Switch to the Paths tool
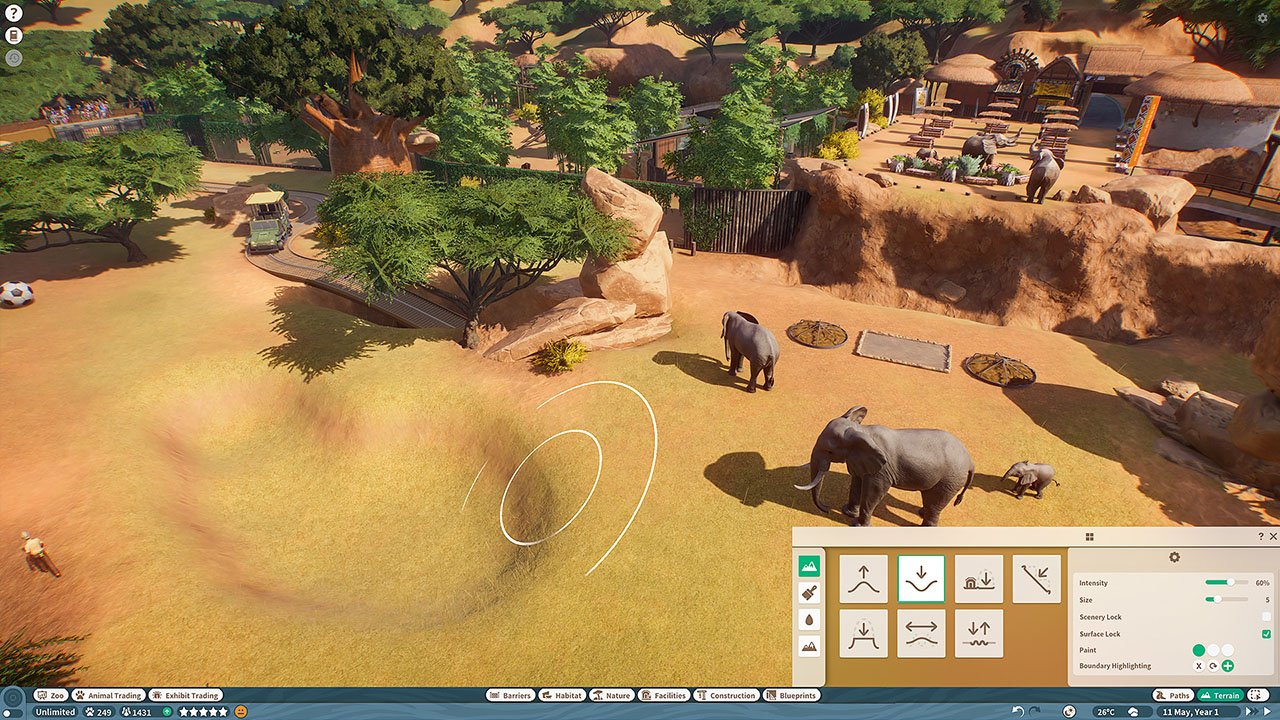Viewport: 1280px width, 720px height. [1173, 695]
